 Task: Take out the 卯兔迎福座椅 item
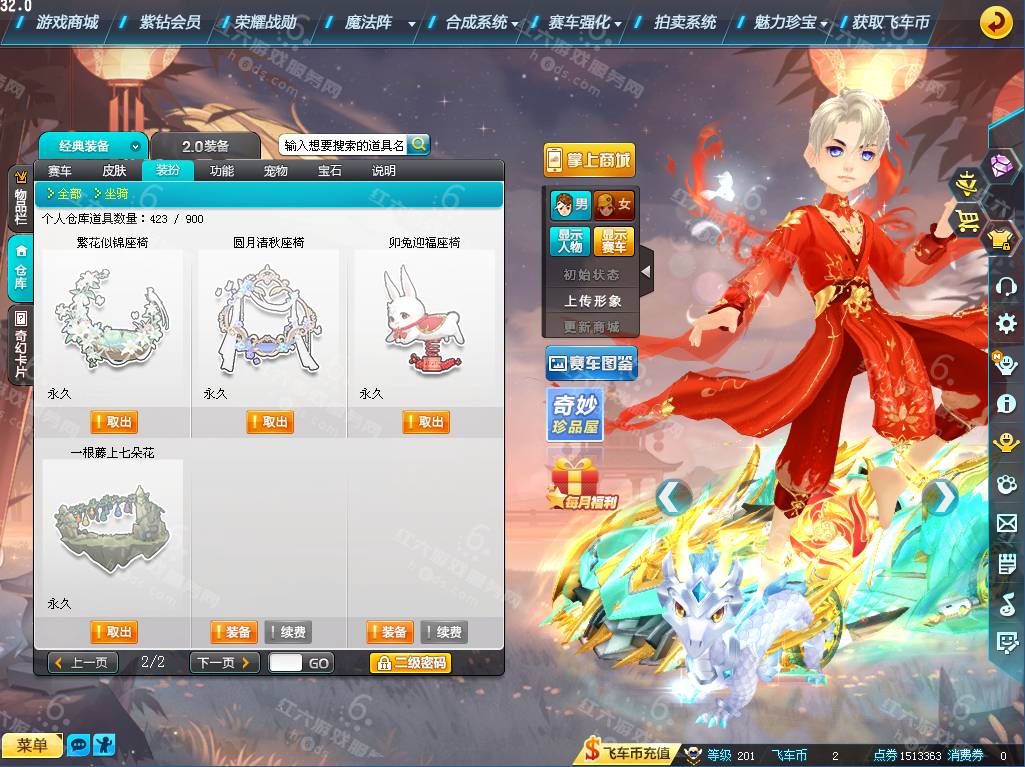(426, 422)
